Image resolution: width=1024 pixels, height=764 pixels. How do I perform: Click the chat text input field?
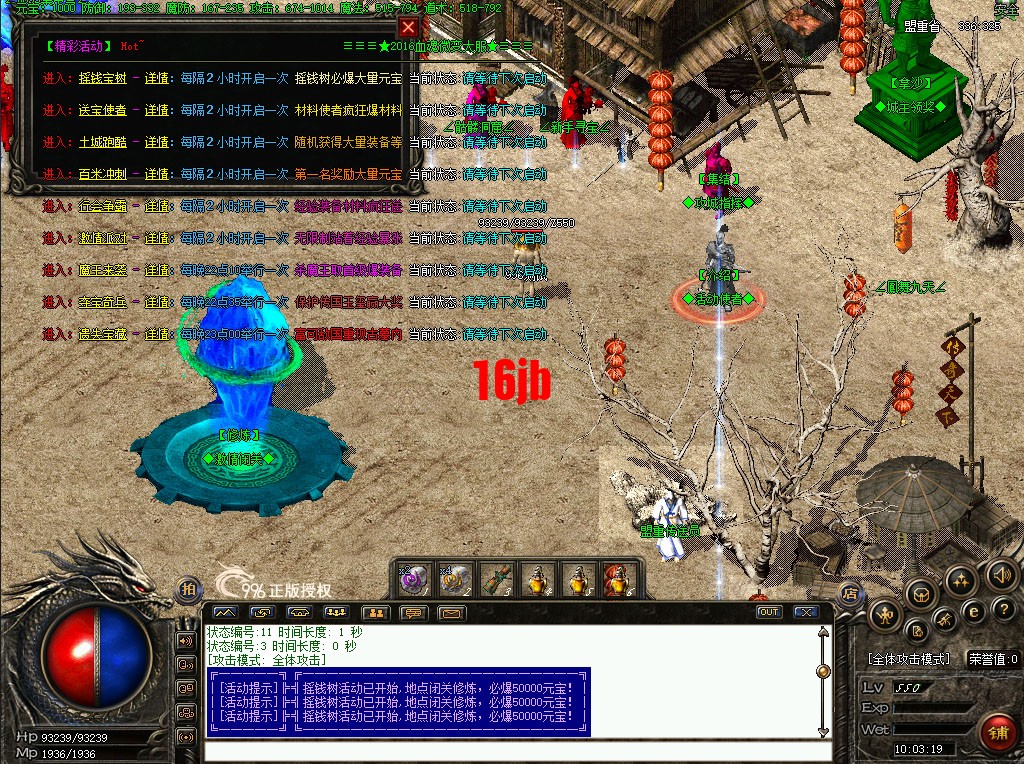(515, 749)
